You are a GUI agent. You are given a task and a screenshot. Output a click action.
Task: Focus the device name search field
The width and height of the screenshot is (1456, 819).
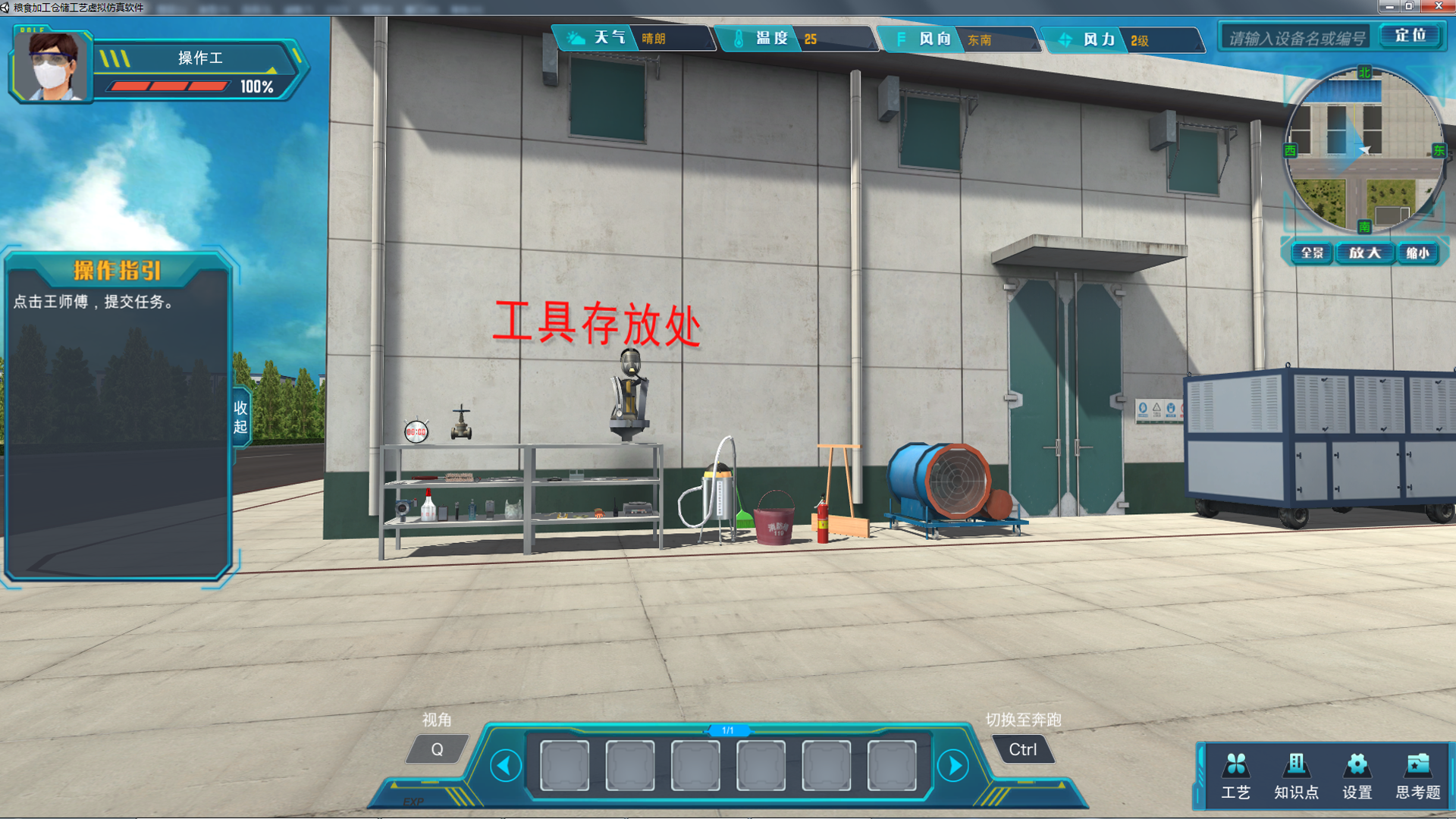[x=1297, y=37]
